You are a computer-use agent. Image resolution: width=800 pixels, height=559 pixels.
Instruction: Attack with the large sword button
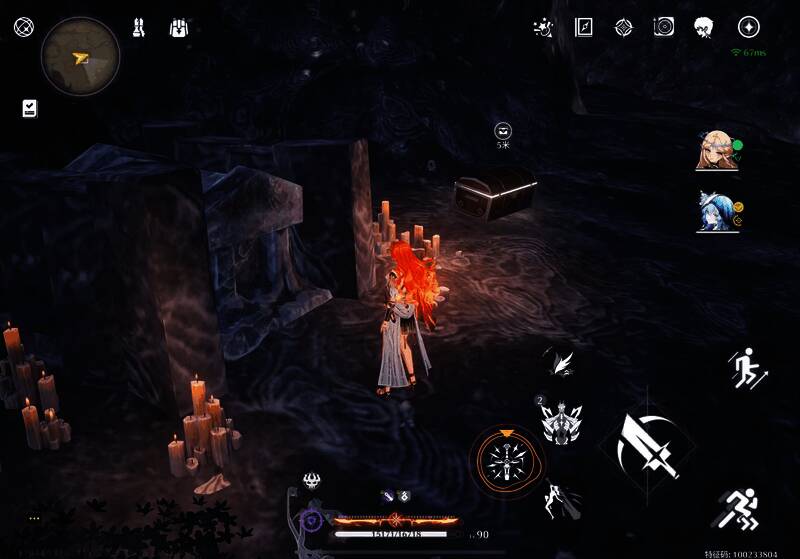[649, 445]
